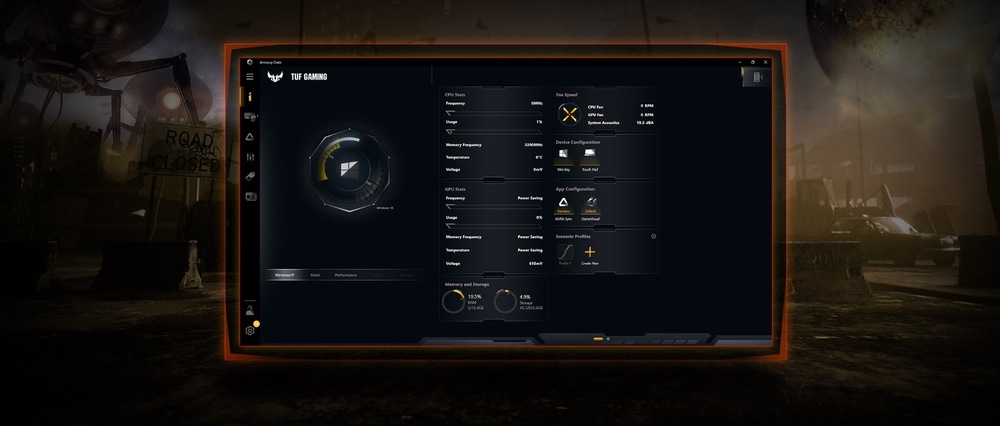Screen dimensions: 1000x426
Task: Open the home info sidebar tab
Action: pyautogui.click(x=250, y=97)
